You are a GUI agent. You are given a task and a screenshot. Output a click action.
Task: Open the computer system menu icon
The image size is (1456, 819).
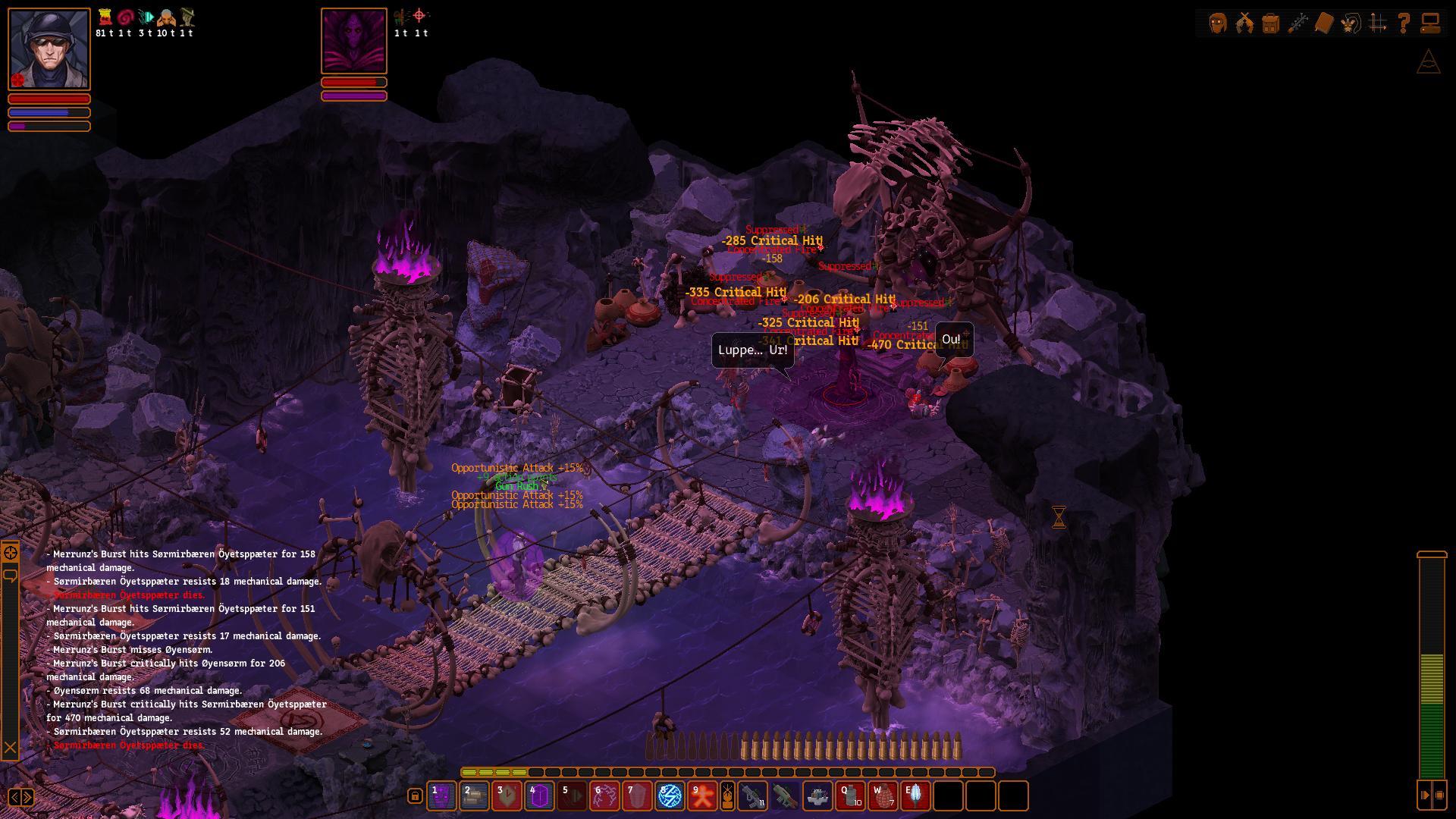click(x=1430, y=23)
